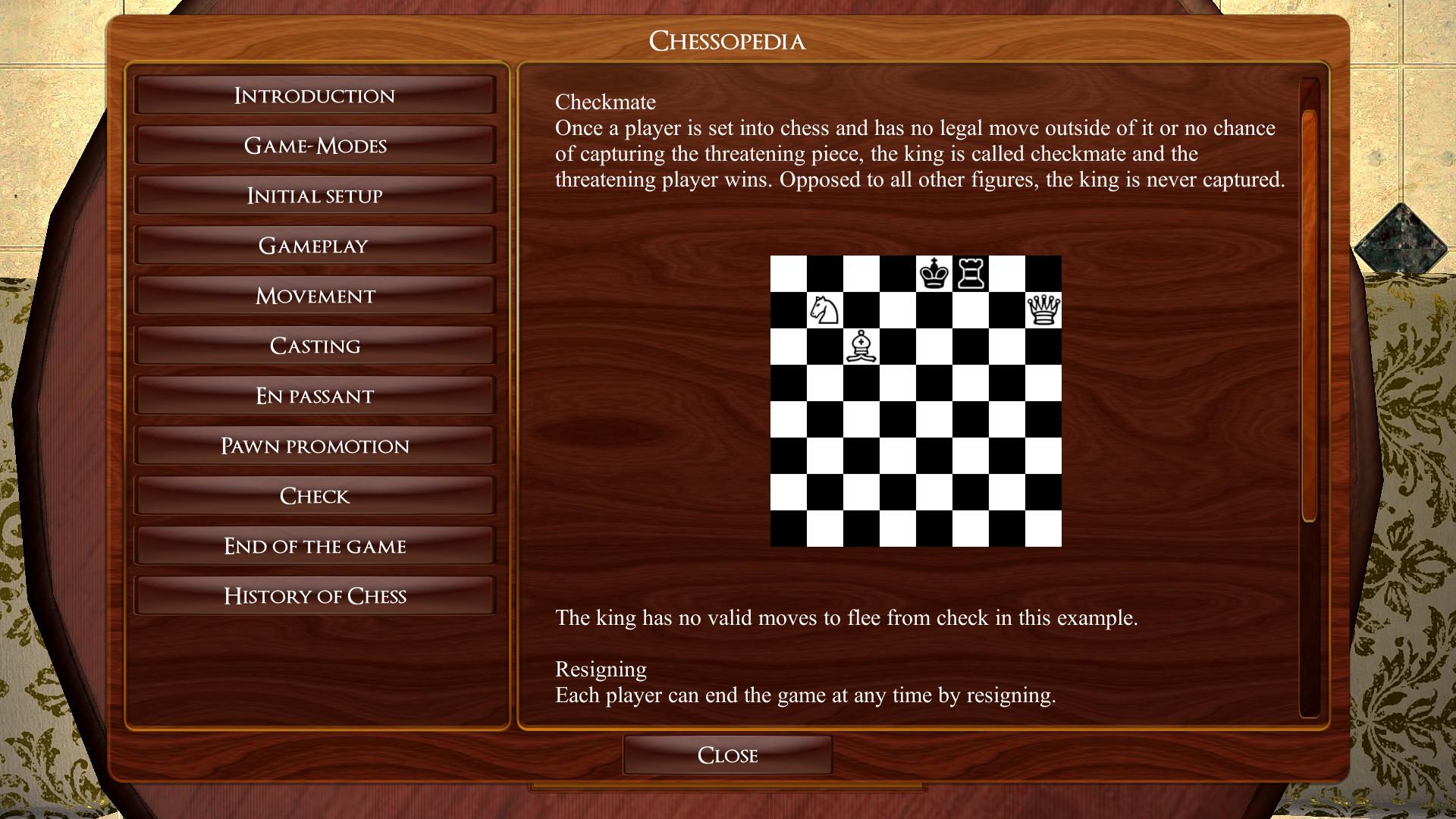Open the Gameplay section
Screen dimensions: 1456x819
pos(315,245)
